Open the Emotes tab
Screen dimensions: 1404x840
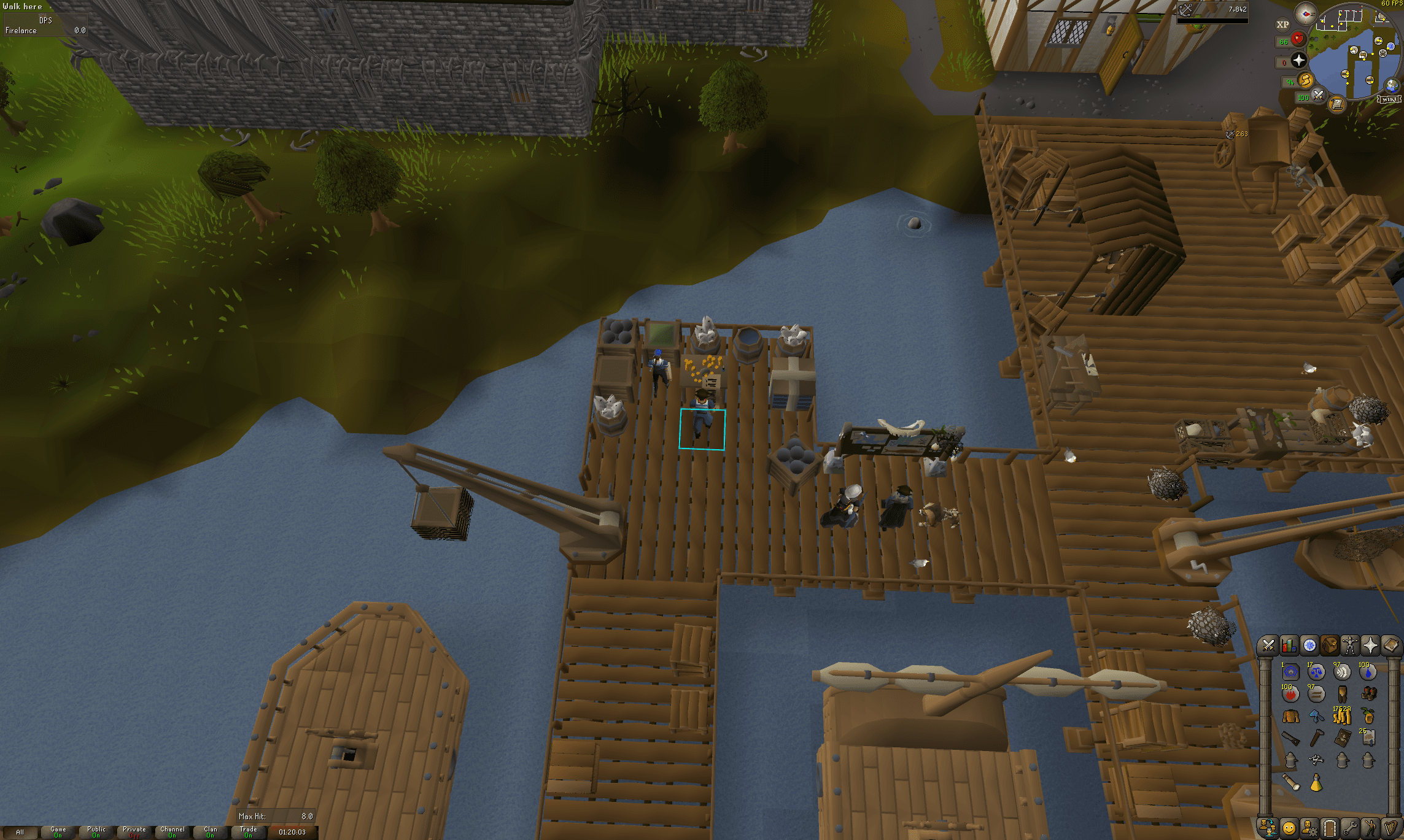click(x=1370, y=828)
